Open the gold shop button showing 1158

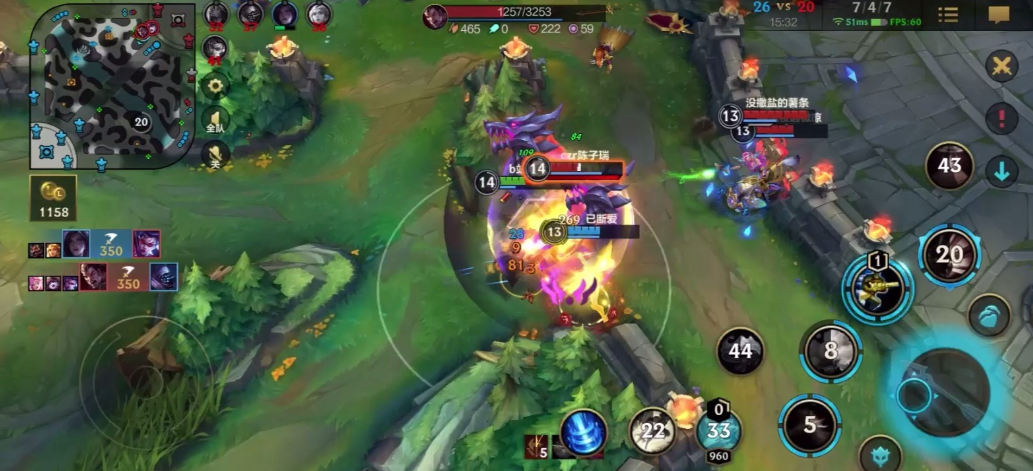(x=54, y=199)
